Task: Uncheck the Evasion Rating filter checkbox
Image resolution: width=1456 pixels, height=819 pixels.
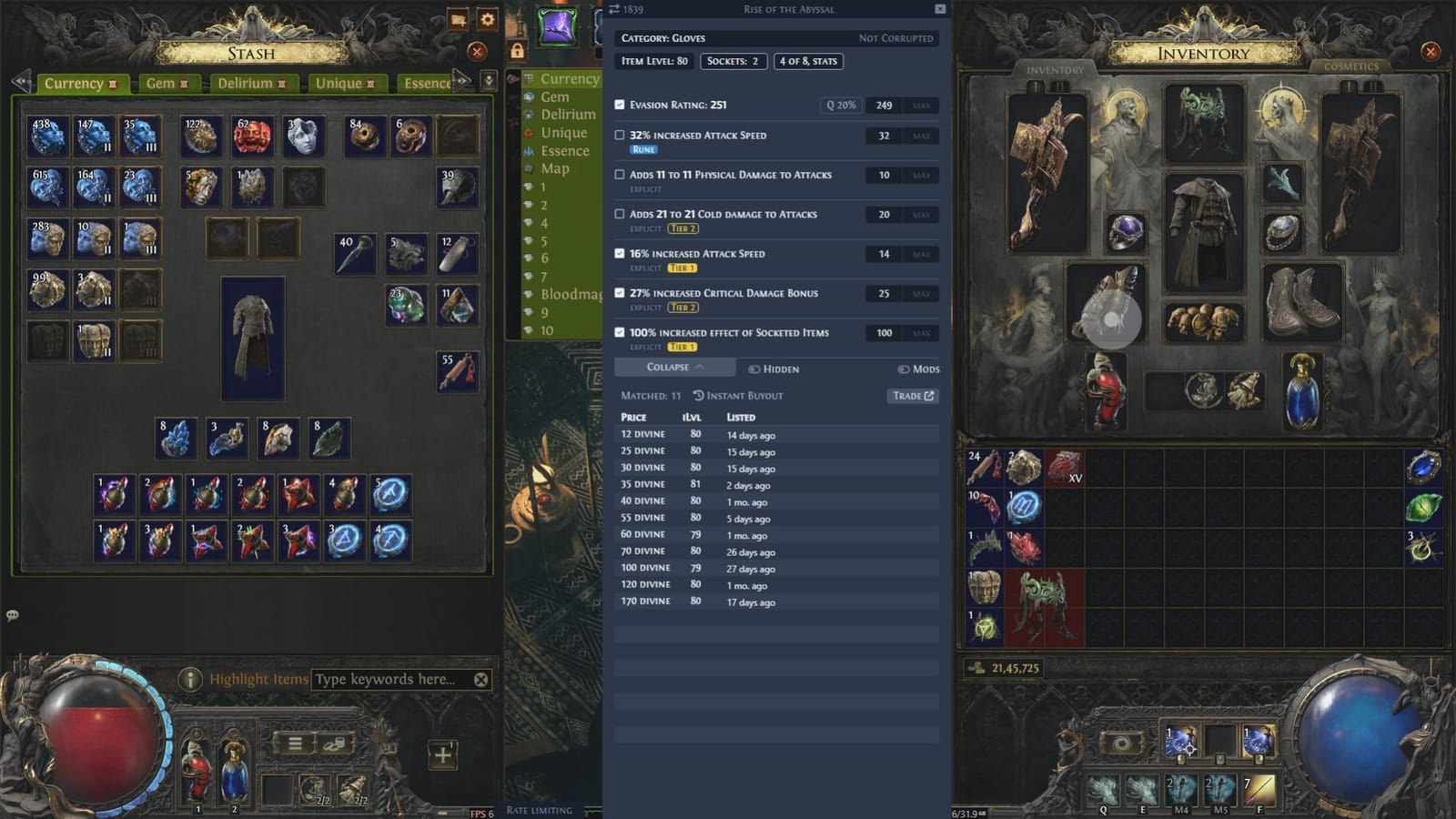Action: 620,105
